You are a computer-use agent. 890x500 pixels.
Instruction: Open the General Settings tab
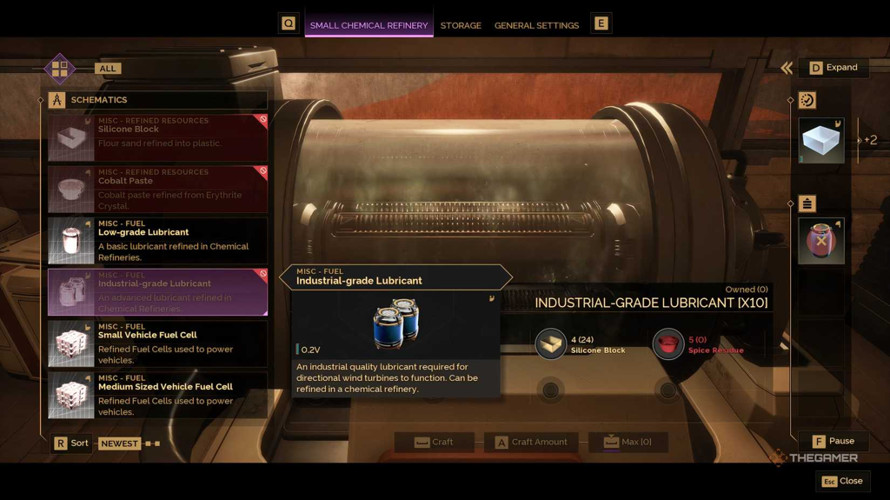point(536,25)
